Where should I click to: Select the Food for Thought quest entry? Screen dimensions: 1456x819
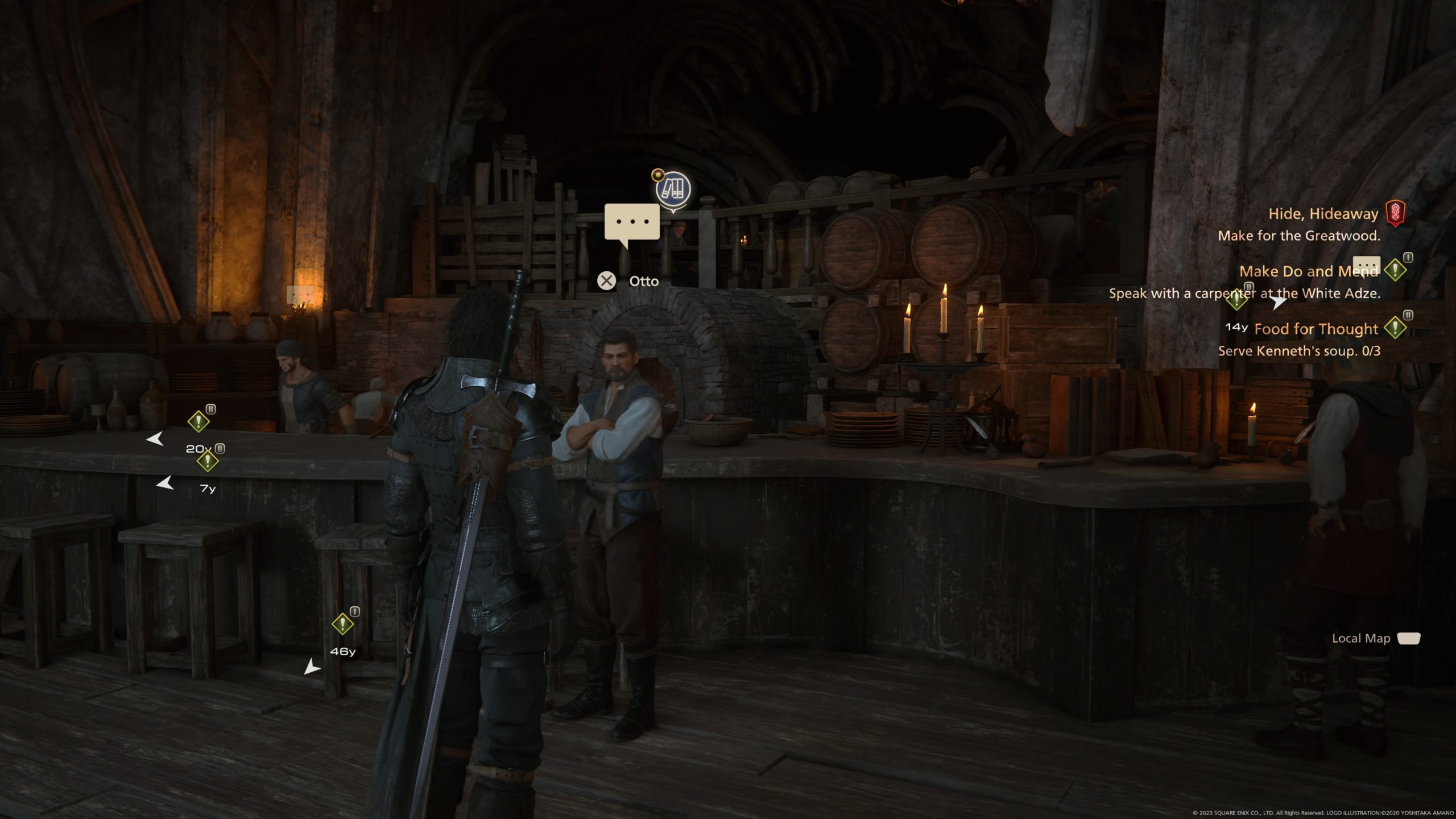(x=1316, y=329)
